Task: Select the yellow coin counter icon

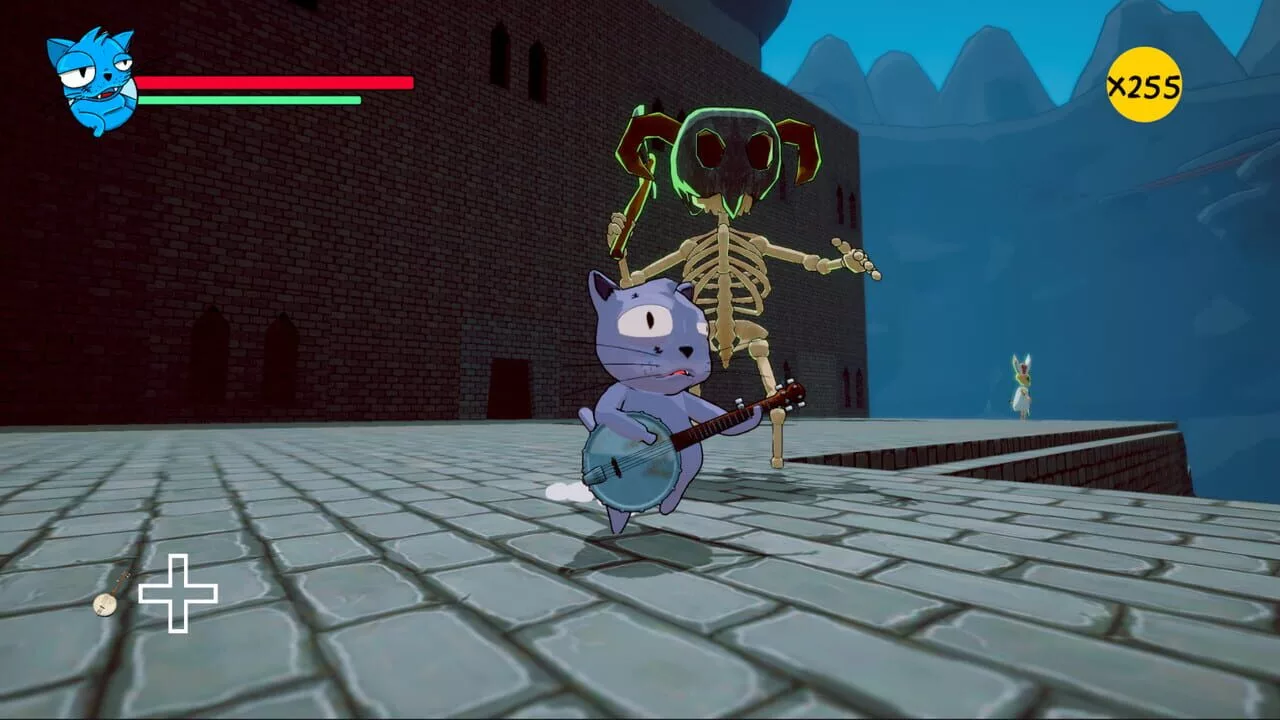Action: click(1146, 86)
